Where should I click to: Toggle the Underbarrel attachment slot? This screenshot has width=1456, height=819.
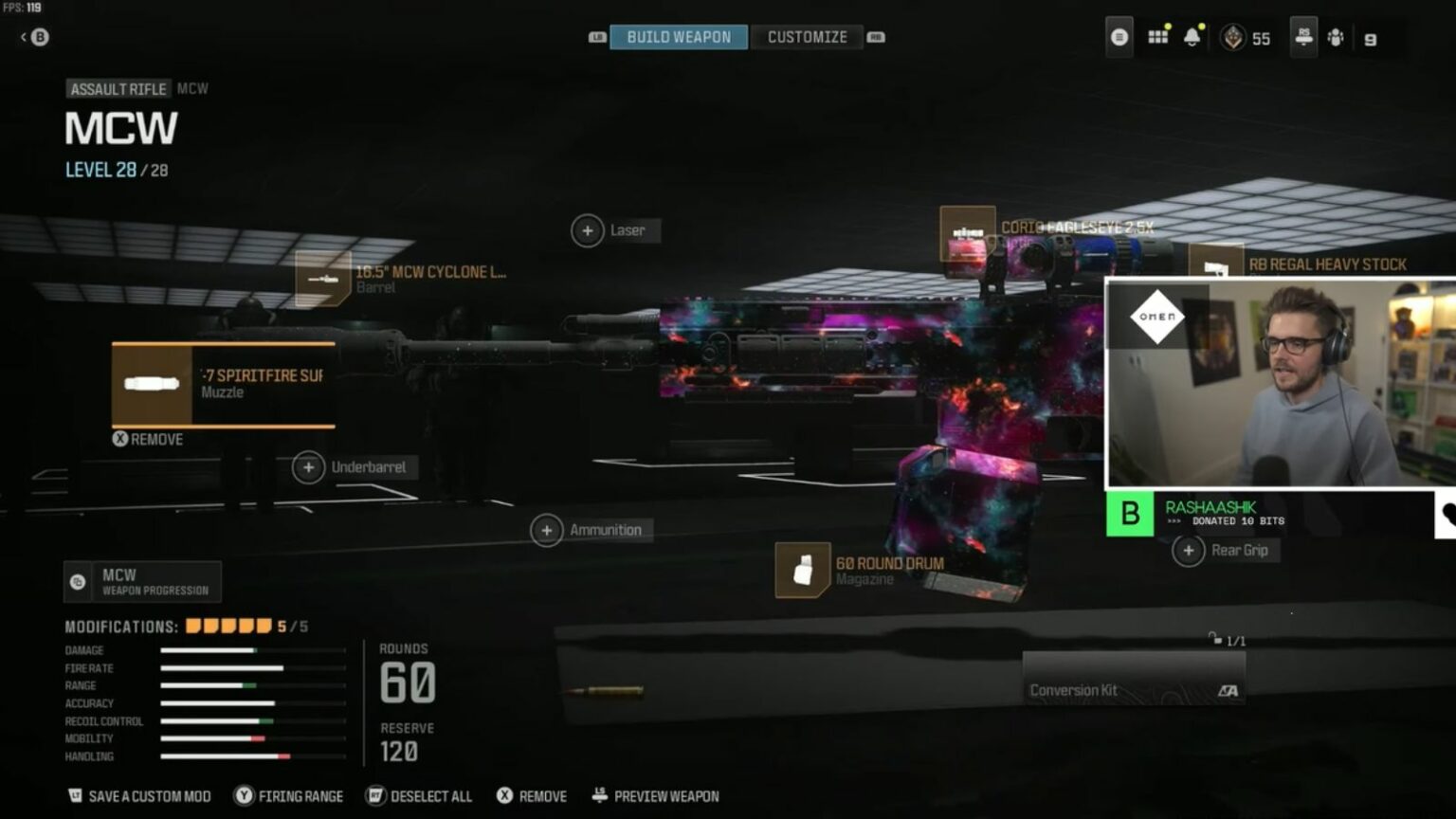[309, 467]
